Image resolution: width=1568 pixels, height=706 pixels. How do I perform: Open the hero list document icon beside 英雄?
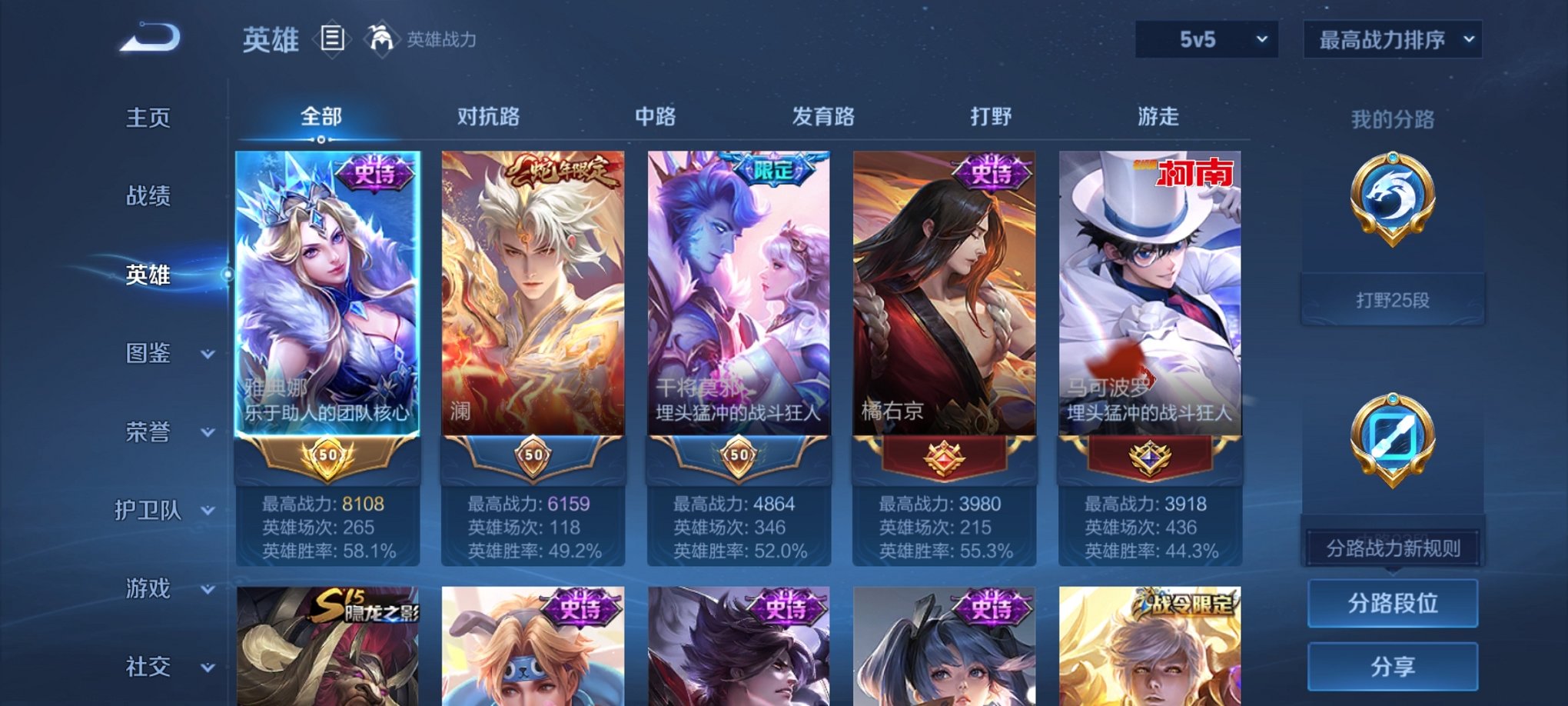[331, 38]
